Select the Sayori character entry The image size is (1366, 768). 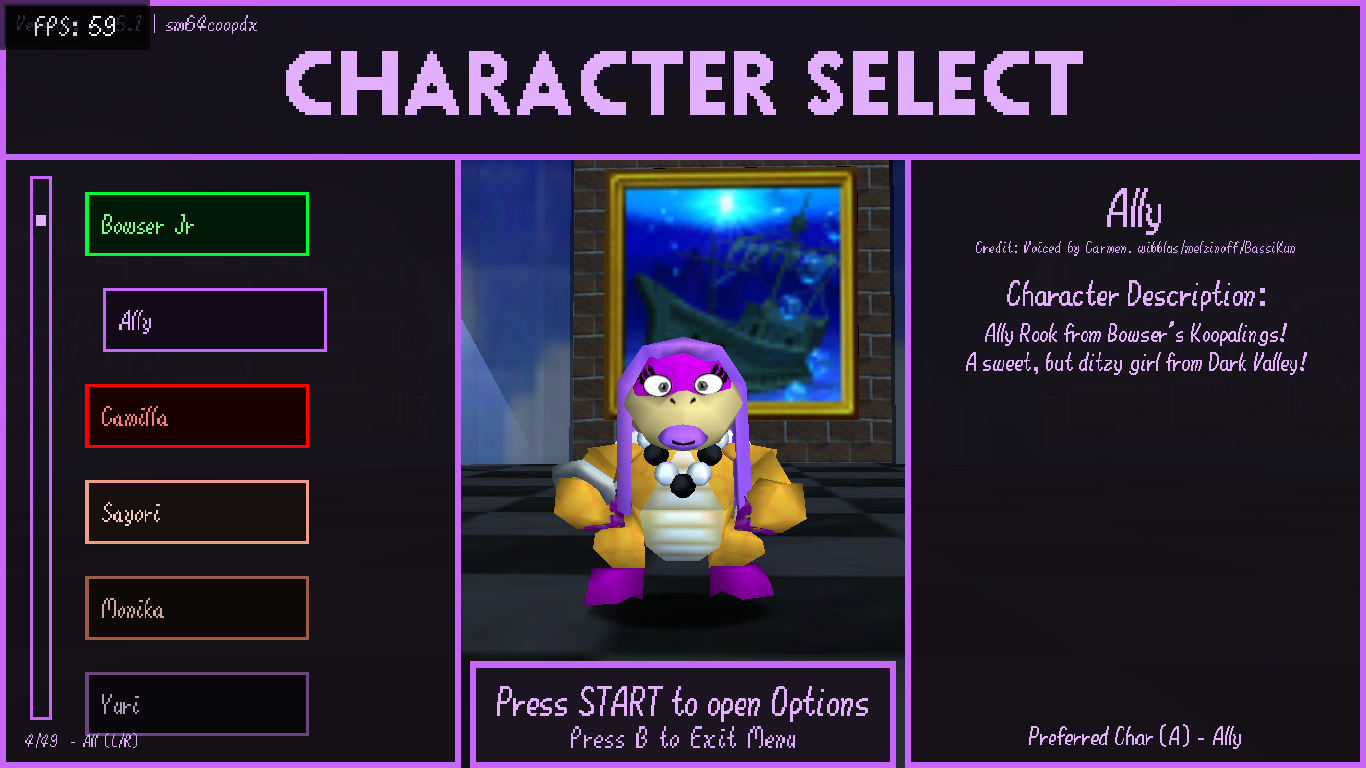tap(197, 512)
